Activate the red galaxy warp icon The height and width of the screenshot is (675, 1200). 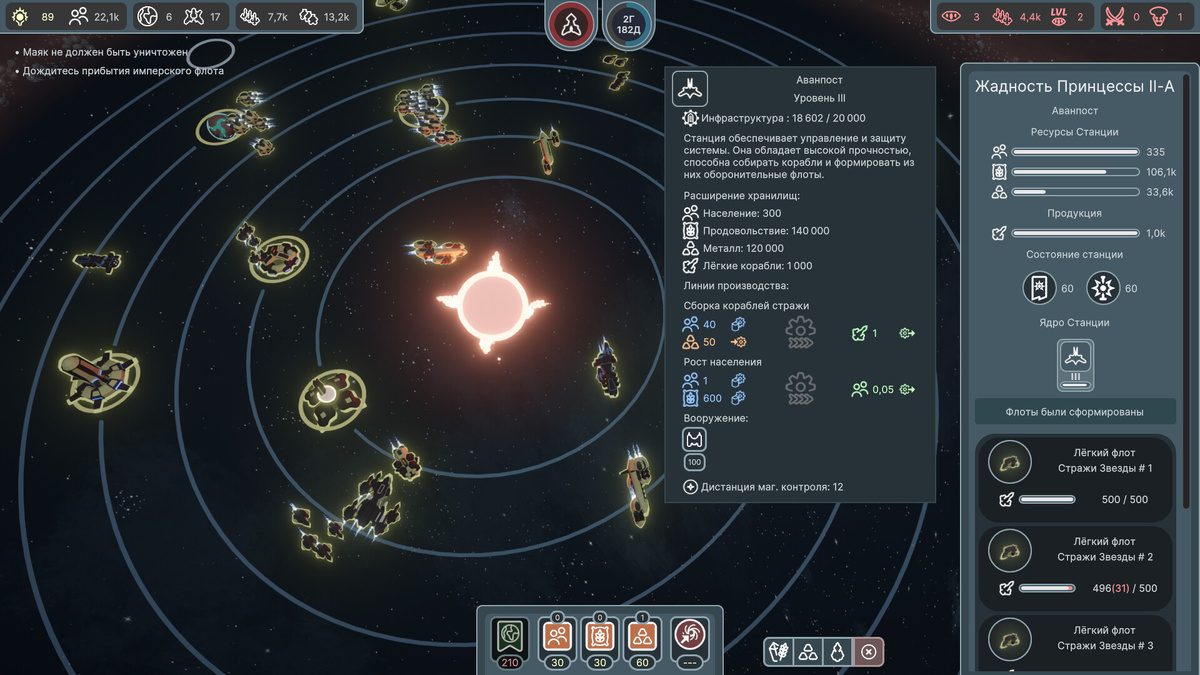point(689,635)
